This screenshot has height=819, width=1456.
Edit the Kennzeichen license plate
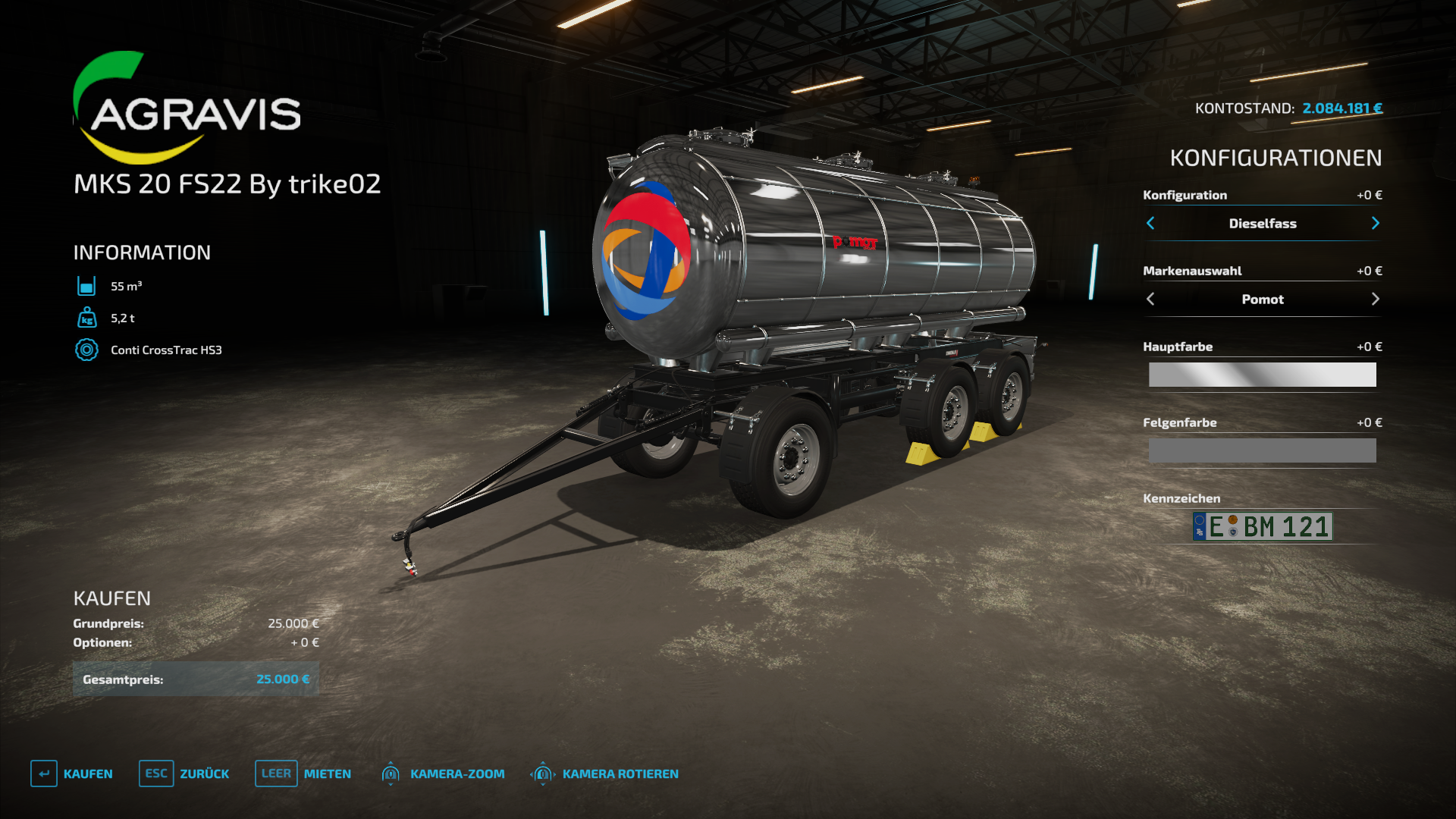(1262, 526)
